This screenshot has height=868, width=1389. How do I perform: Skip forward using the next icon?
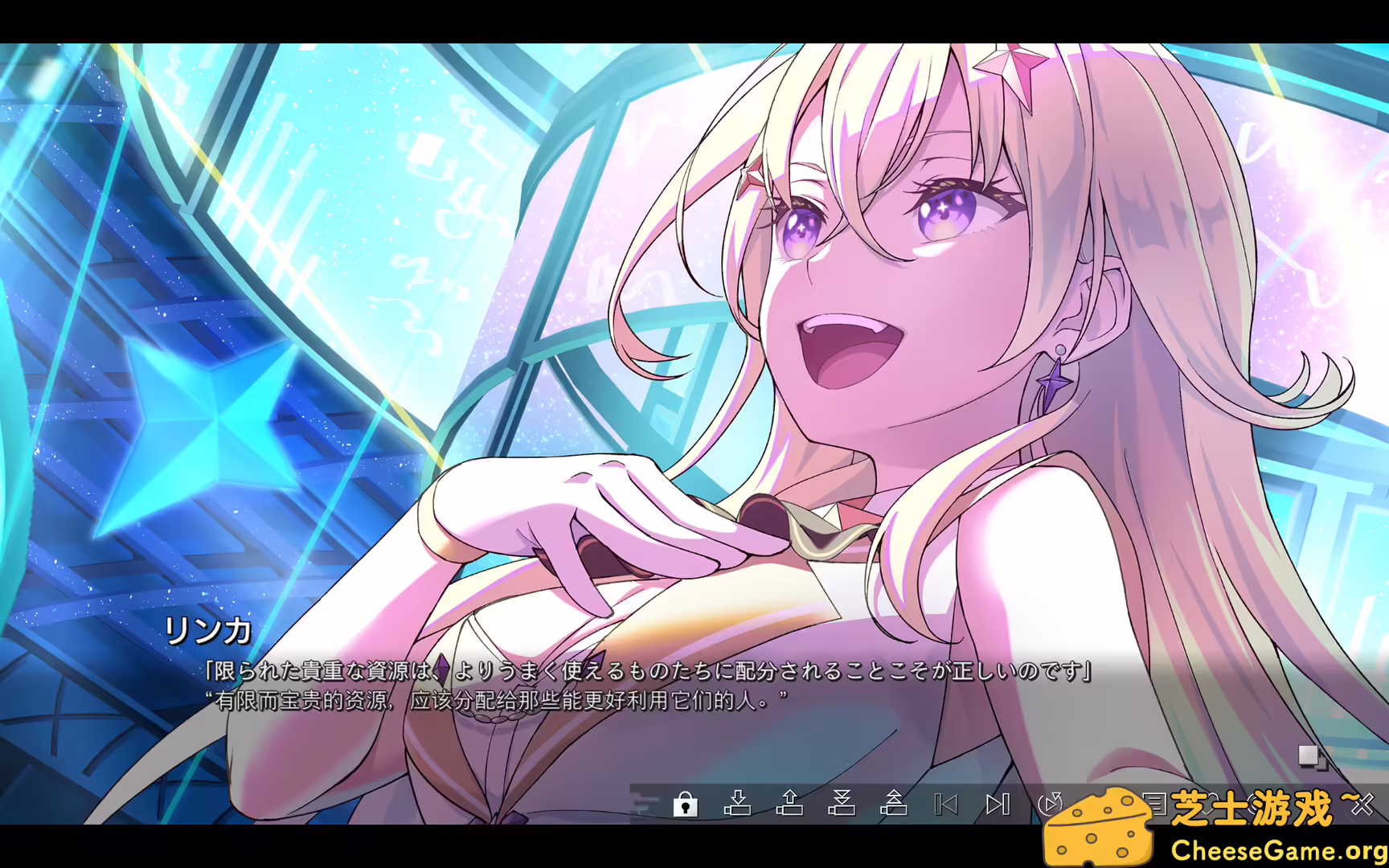click(999, 804)
